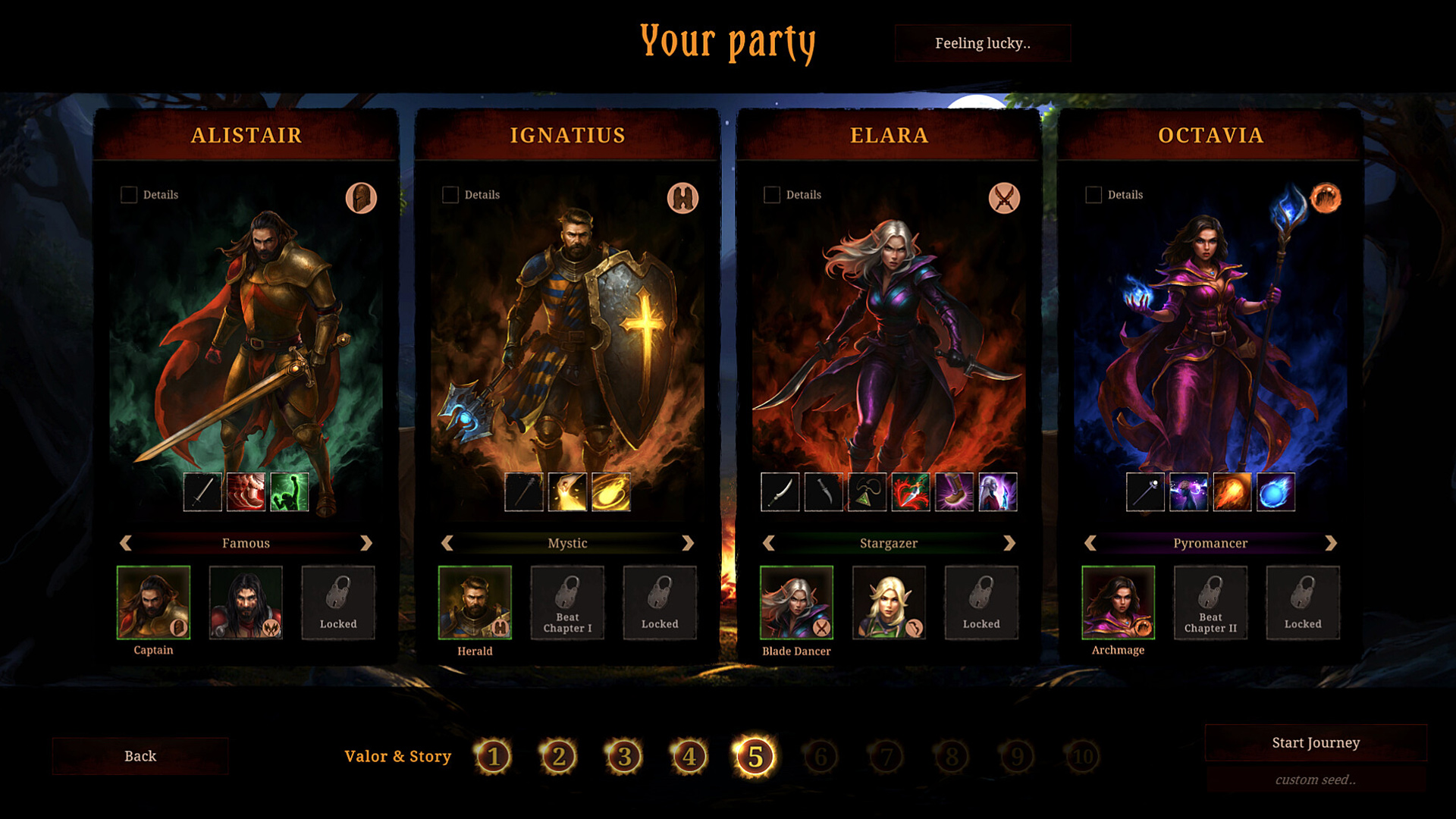Inspect Octavia's orange fireball skill icon
Viewport: 1456px width, 819px height.
pos(1232,492)
